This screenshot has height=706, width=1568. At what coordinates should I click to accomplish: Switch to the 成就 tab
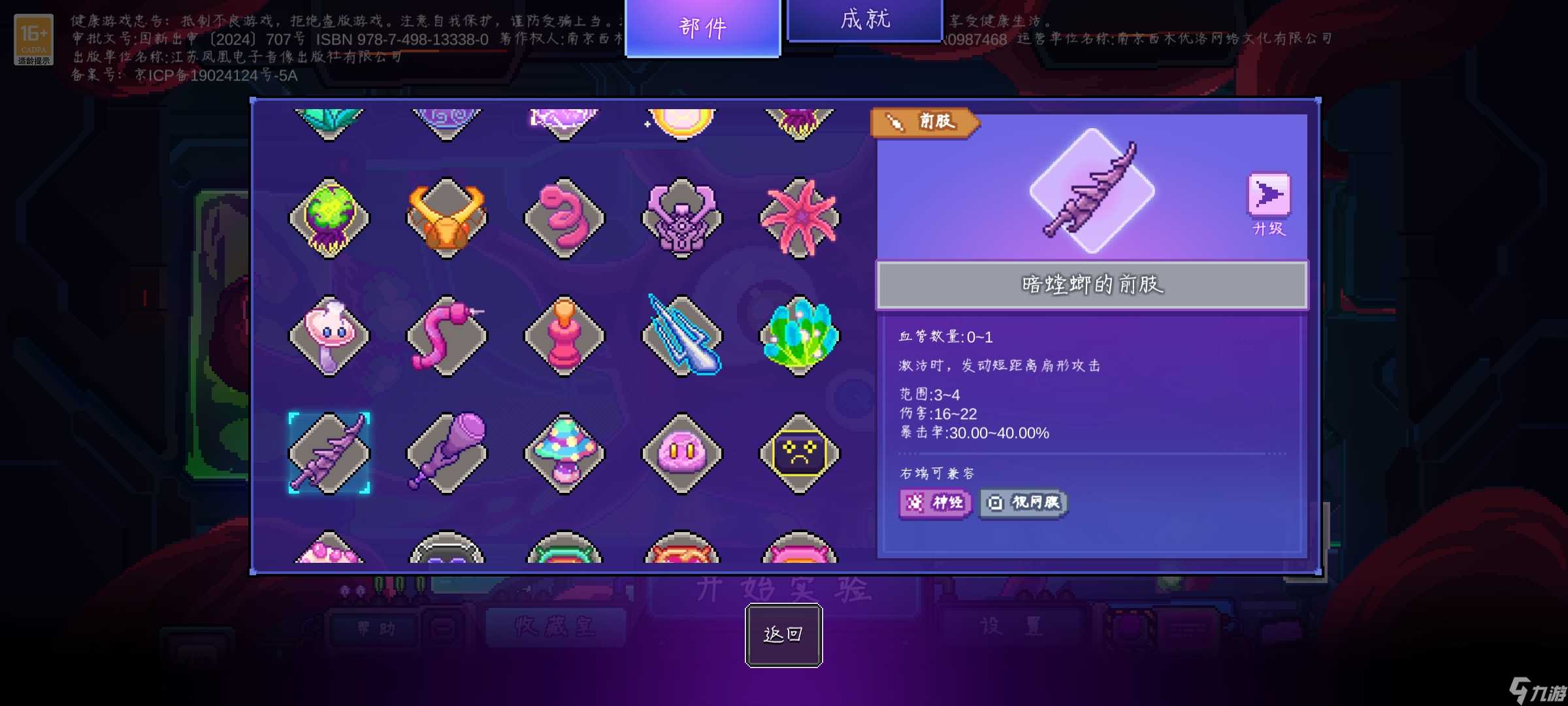coord(864,20)
